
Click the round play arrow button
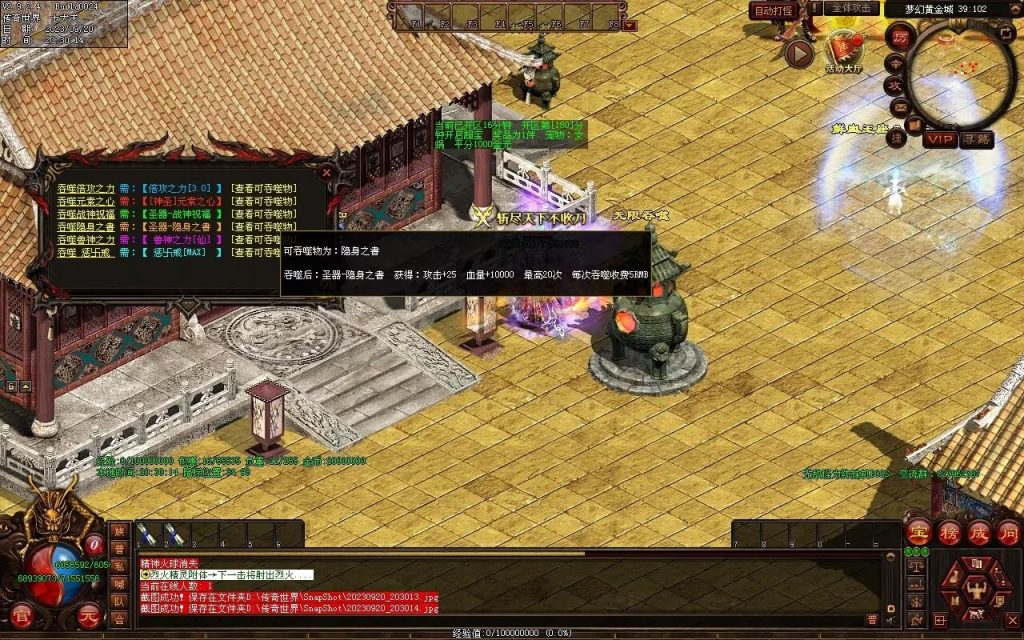[x=798, y=53]
